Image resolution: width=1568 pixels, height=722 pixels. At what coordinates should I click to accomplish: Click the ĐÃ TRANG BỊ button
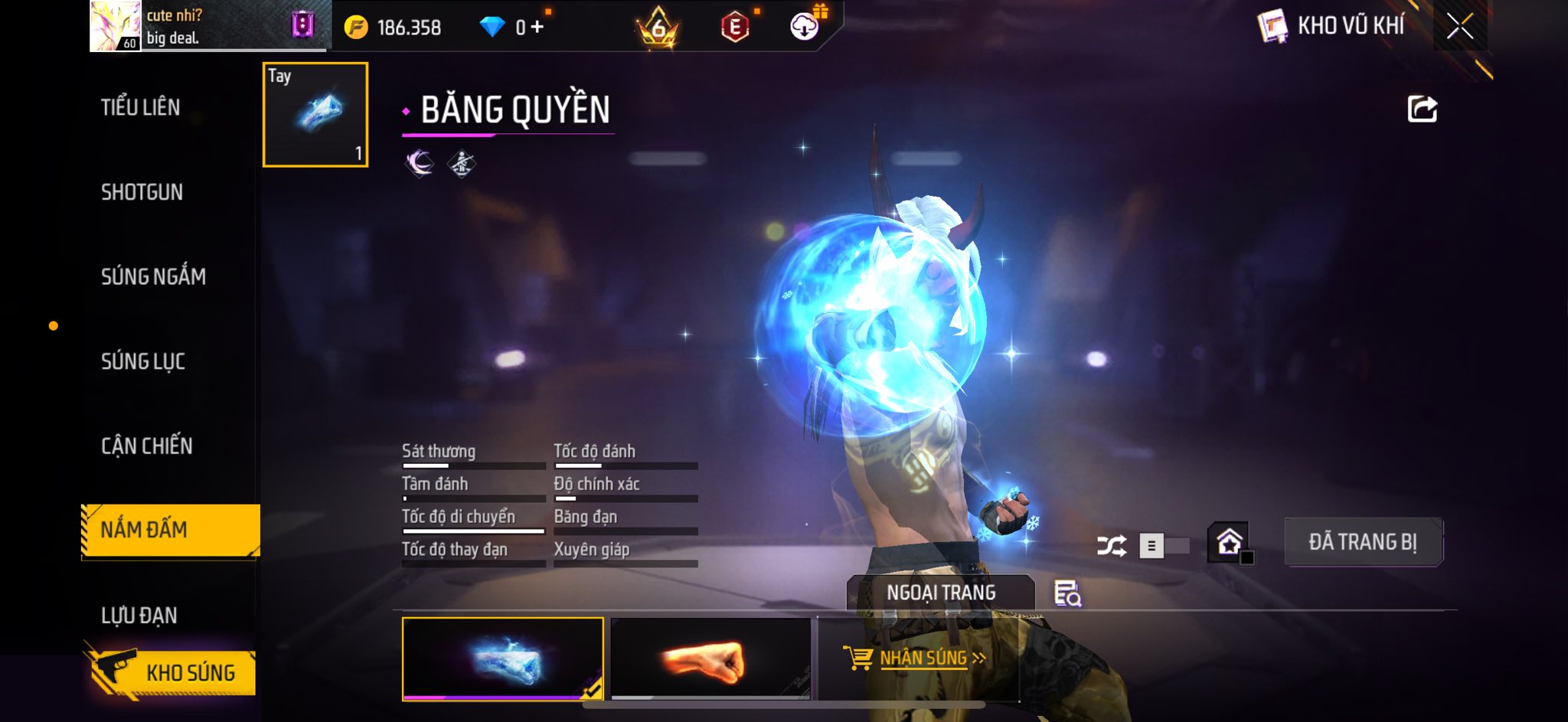(x=1363, y=542)
